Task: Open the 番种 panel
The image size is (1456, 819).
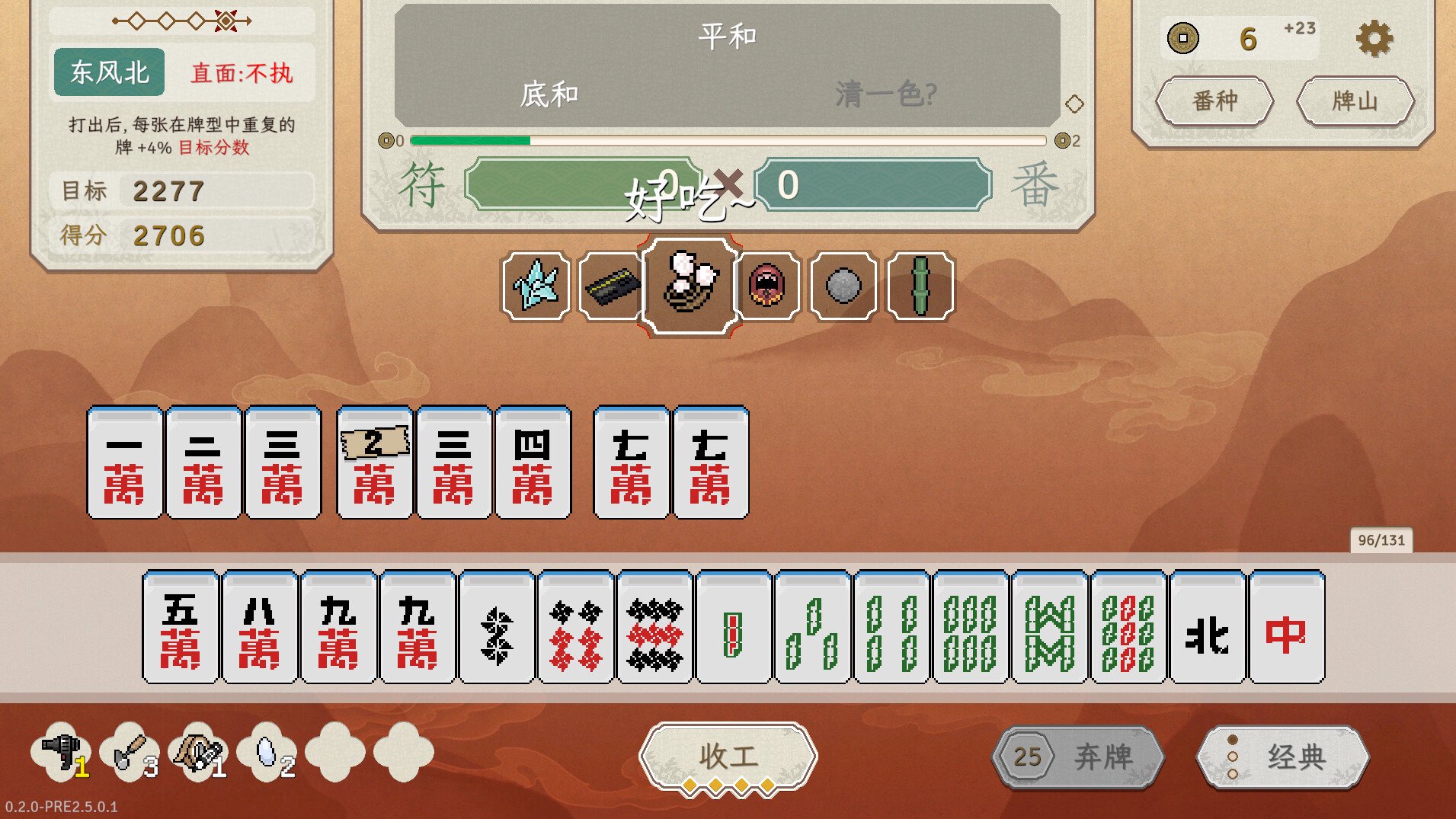Action: [x=1214, y=101]
